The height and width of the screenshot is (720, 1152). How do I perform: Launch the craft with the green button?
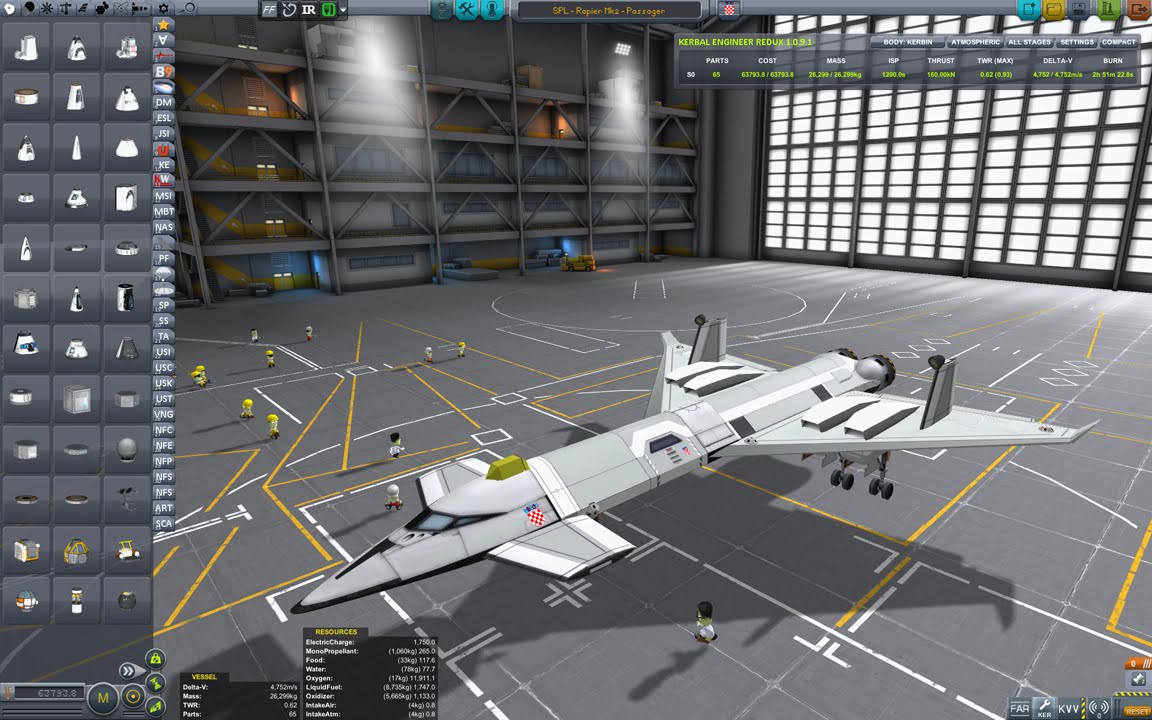pos(1107,9)
